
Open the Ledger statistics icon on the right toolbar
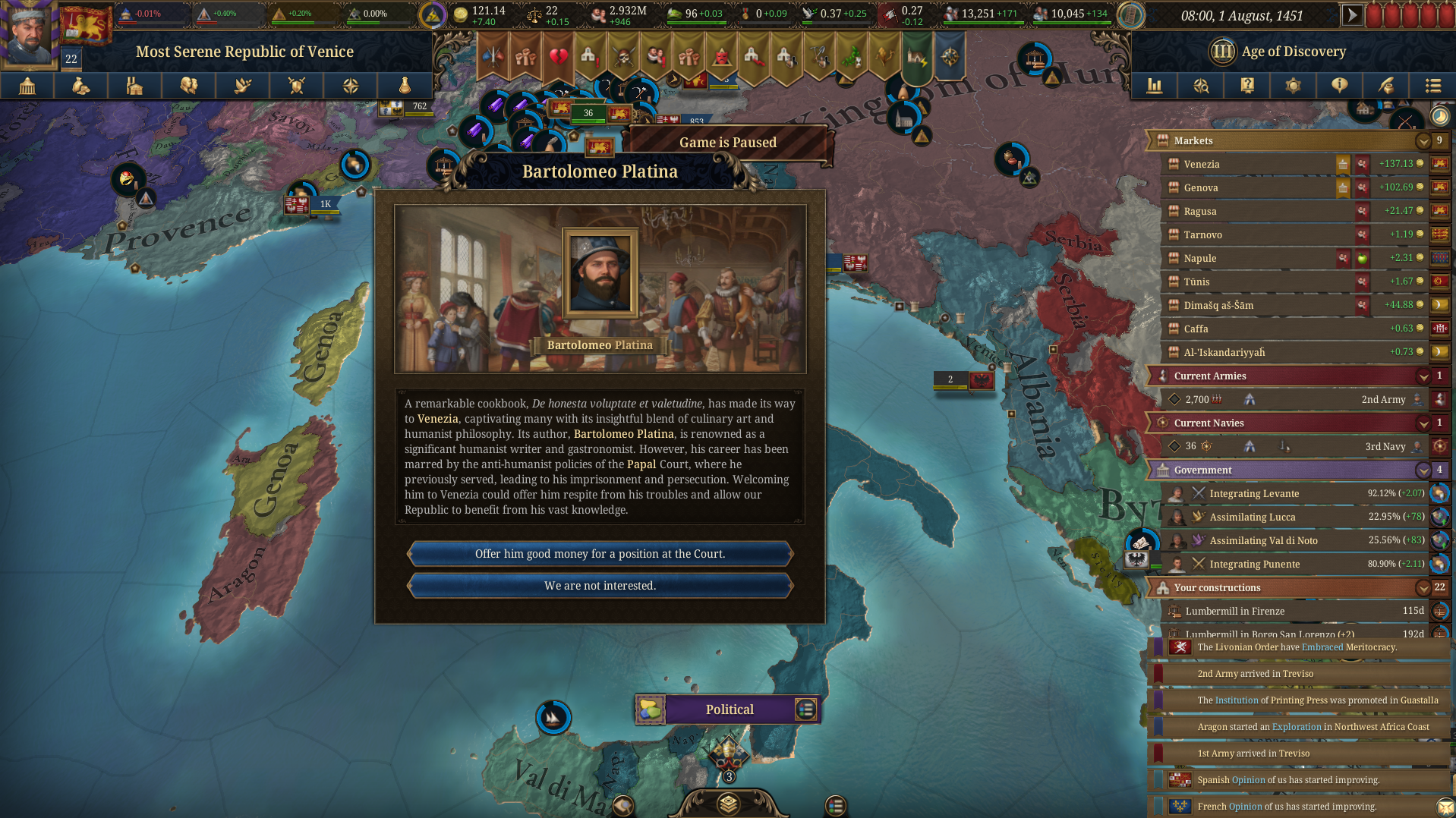1155,86
